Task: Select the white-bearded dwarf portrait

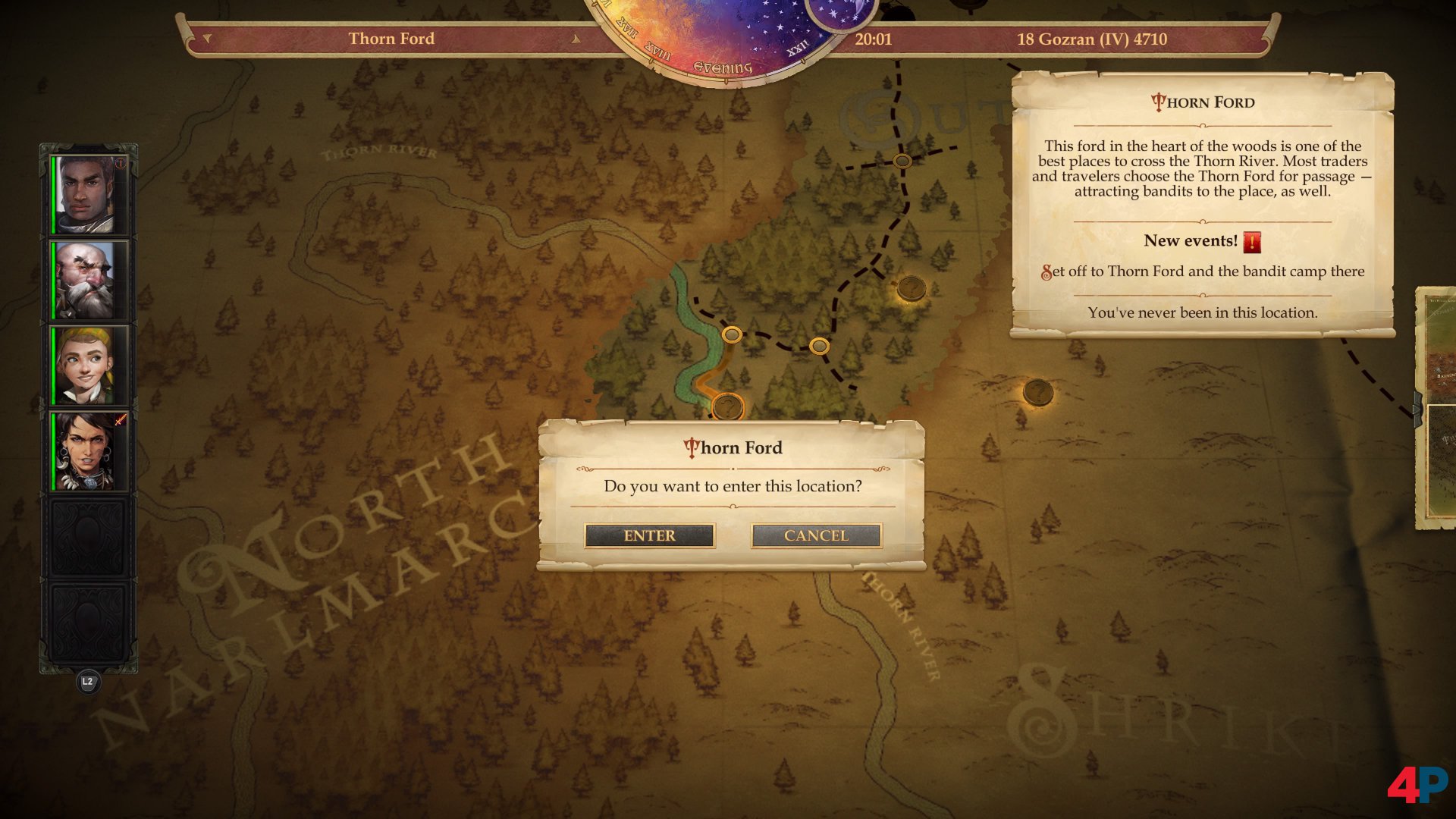Action: pos(86,281)
